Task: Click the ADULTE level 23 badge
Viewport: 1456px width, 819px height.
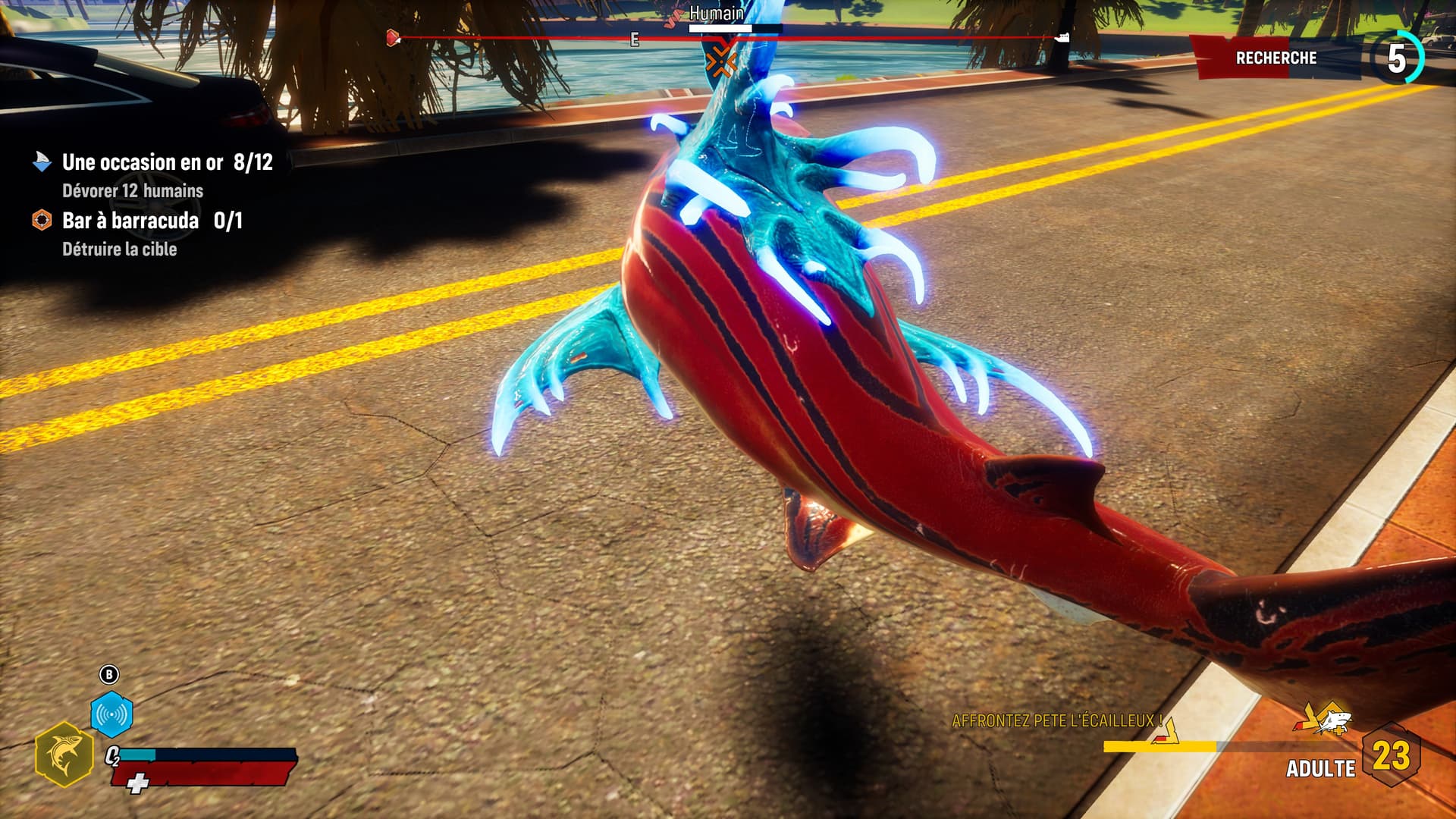Action: tap(1391, 755)
